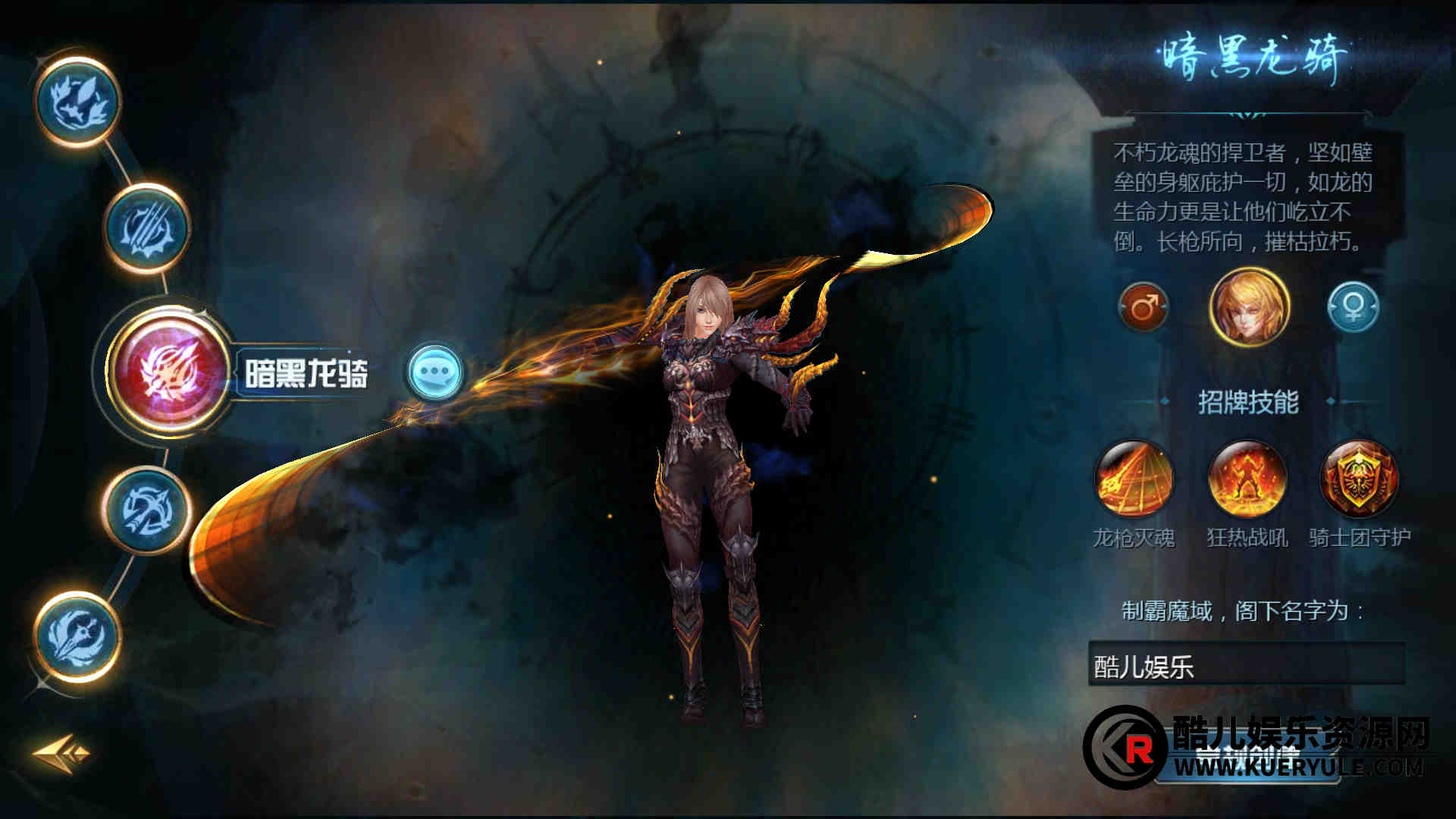Choose the class icon with three claw slashes
This screenshot has height=819, width=1456.
point(146,227)
